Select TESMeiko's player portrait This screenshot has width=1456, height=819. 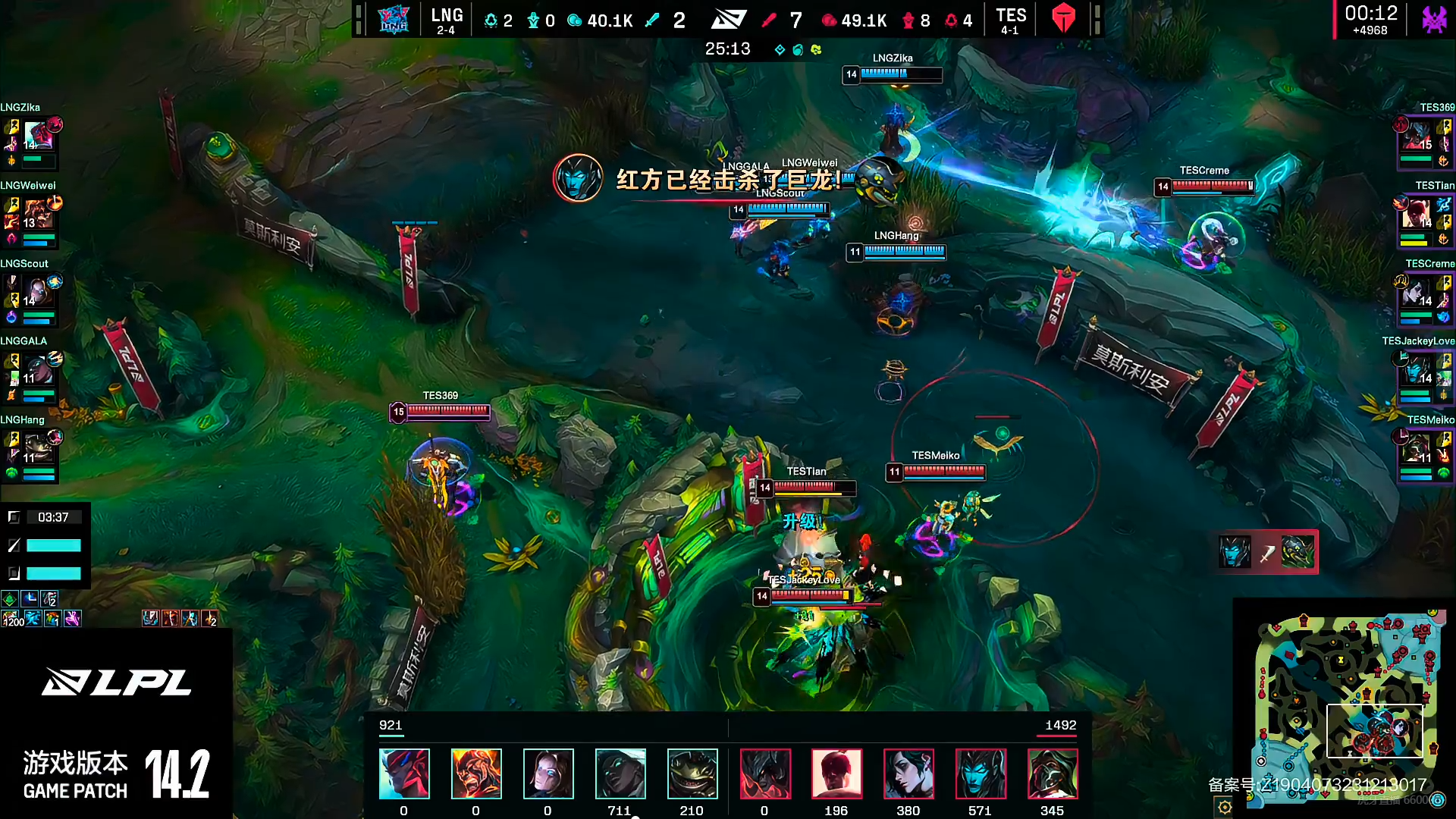pos(1417,447)
